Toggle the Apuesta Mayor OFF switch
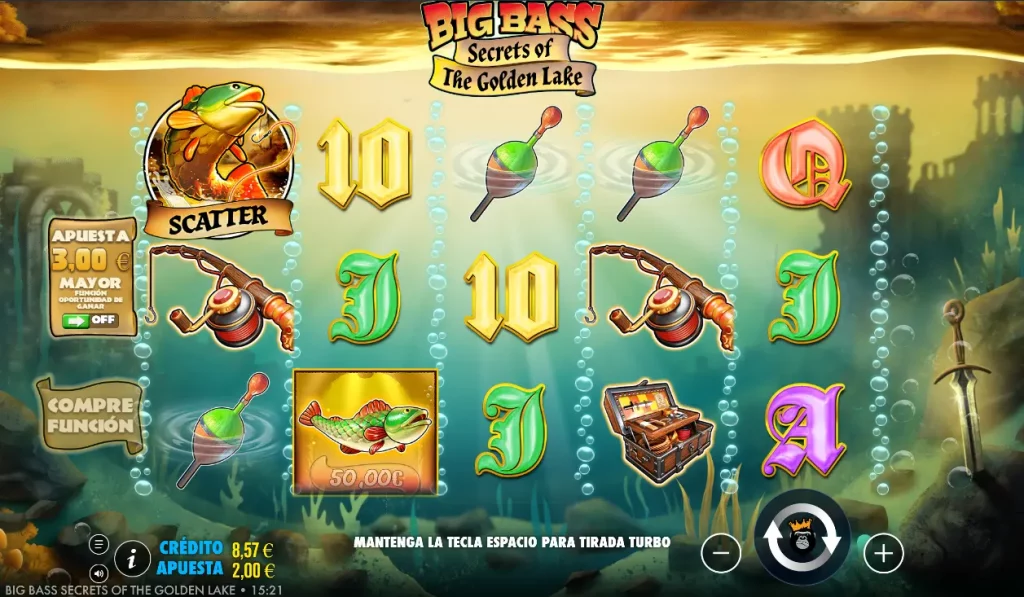 point(90,320)
